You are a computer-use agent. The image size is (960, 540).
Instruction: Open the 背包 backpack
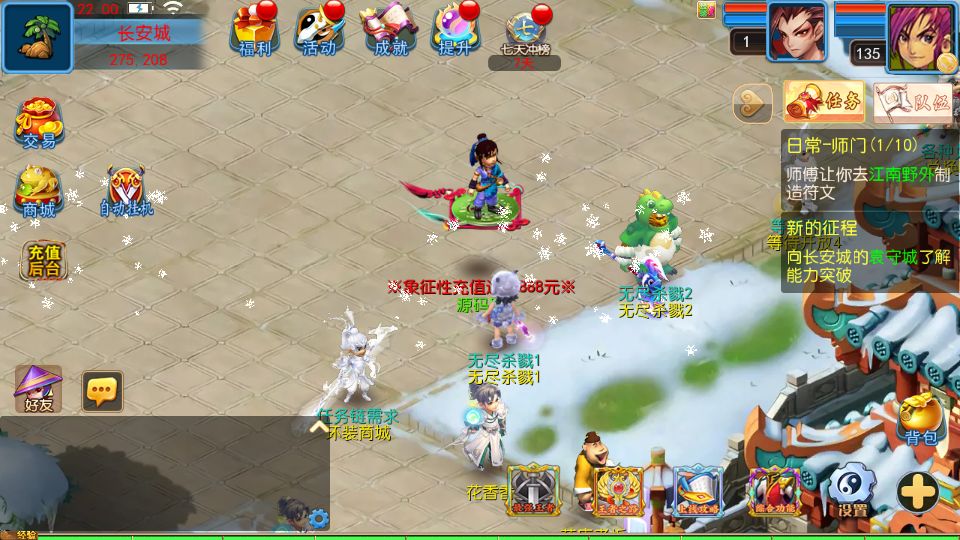coord(921,419)
